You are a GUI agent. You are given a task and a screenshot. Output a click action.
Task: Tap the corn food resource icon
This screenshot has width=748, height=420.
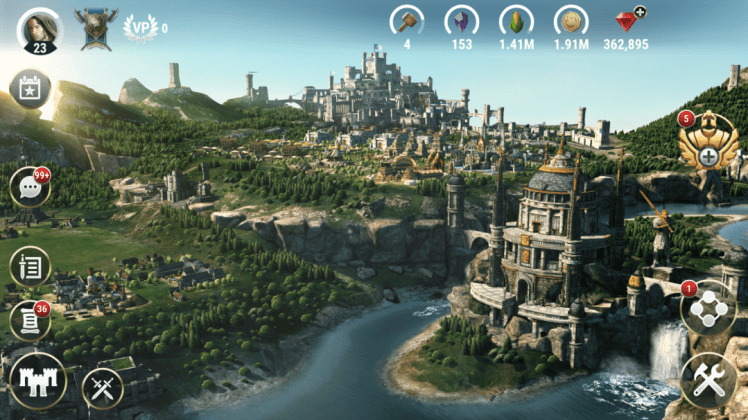coord(517,21)
